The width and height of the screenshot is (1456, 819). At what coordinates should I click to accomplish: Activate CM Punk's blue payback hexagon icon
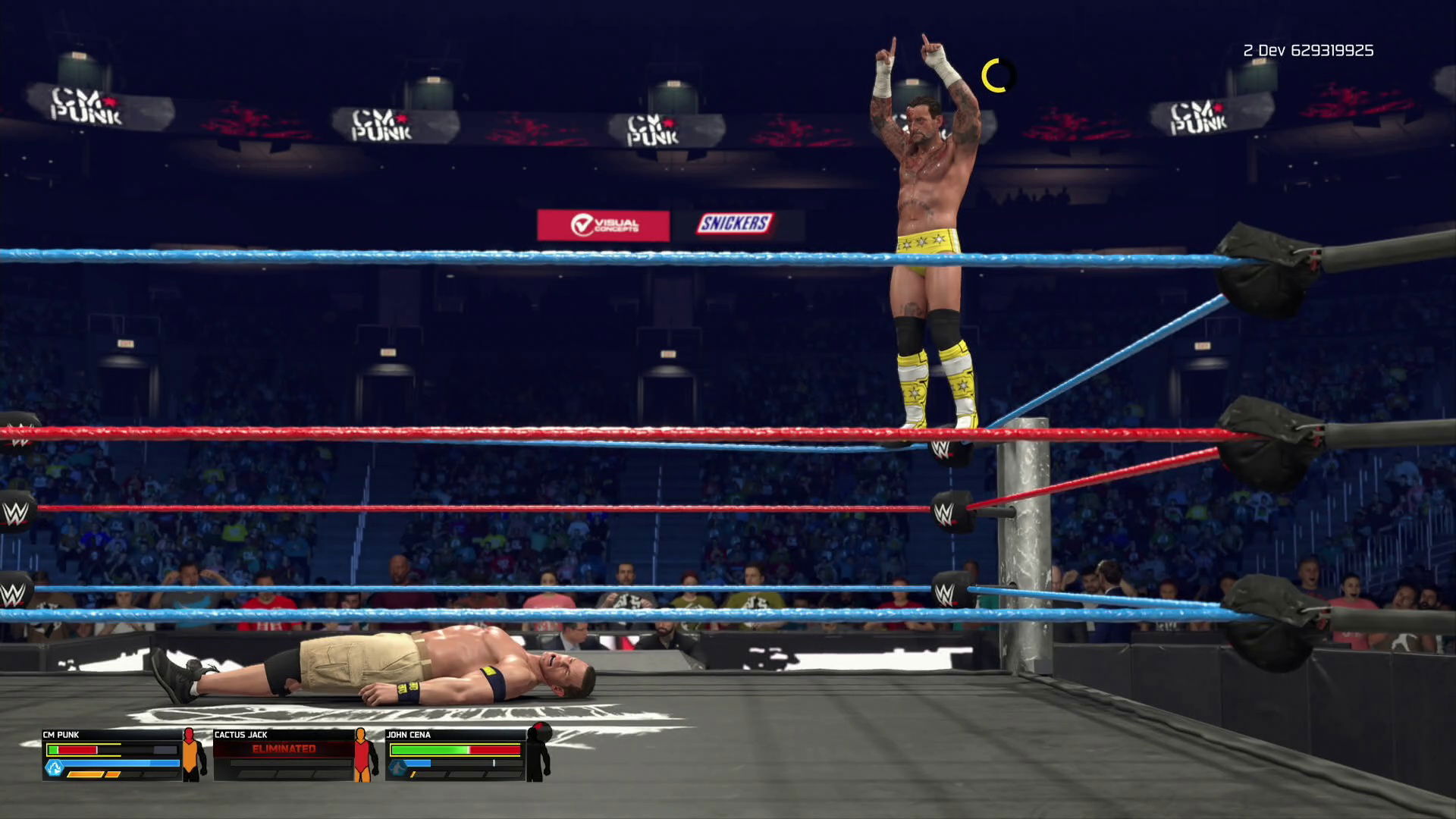[54, 768]
